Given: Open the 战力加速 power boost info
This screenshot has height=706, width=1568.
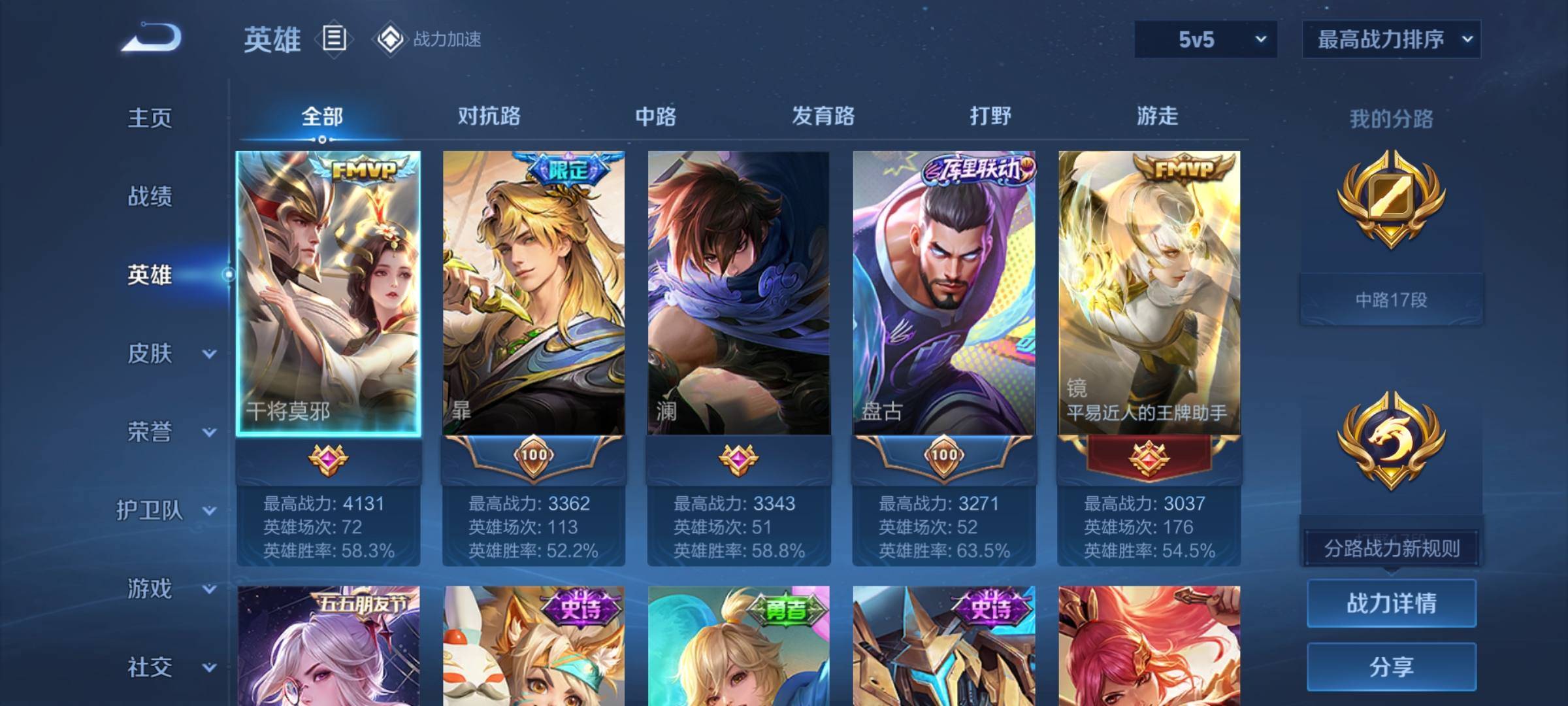Looking at the screenshot, I should click(429, 39).
